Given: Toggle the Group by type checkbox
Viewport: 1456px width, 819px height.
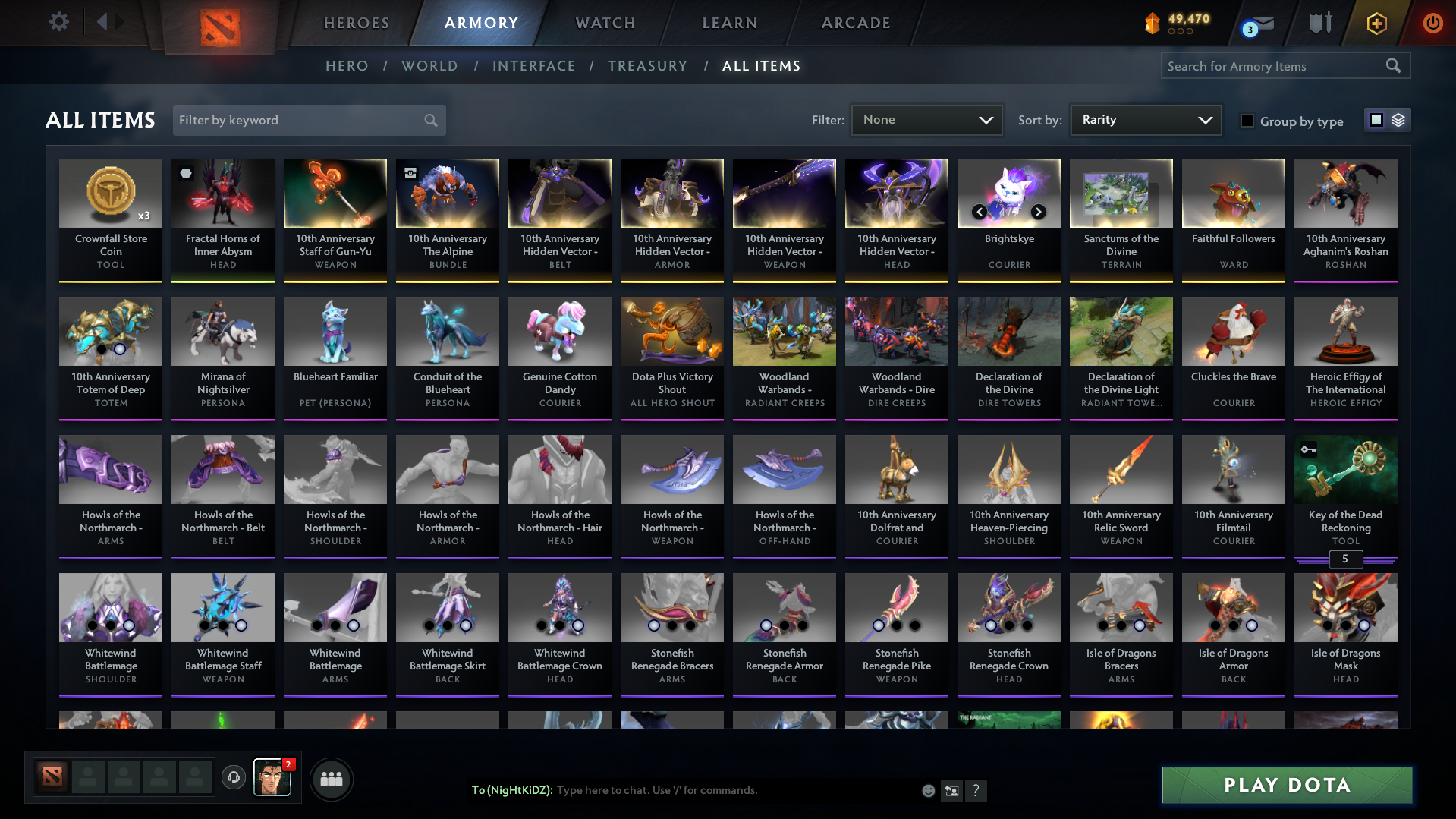Looking at the screenshot, I should click(1247, 121).
